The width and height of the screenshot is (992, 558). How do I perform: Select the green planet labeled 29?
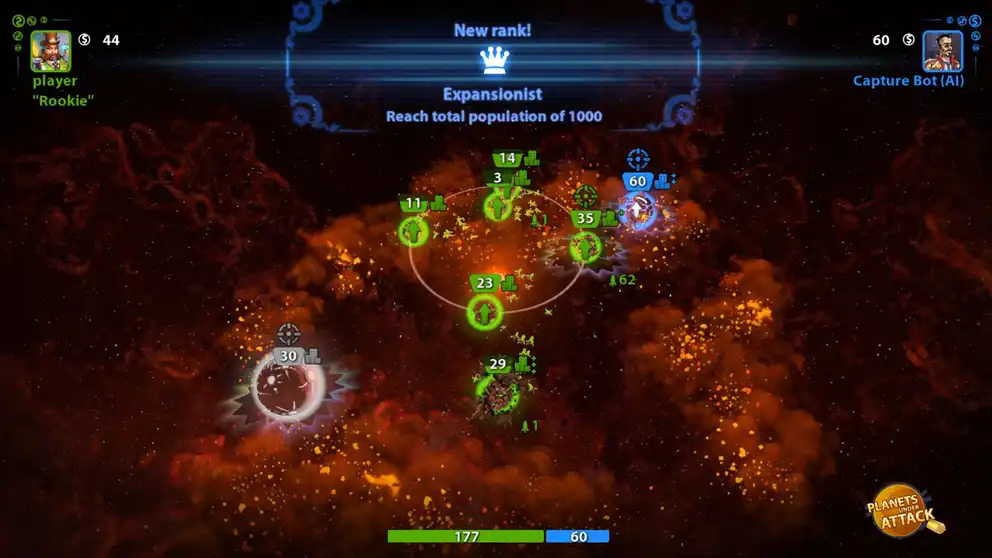tap(497, 393)
